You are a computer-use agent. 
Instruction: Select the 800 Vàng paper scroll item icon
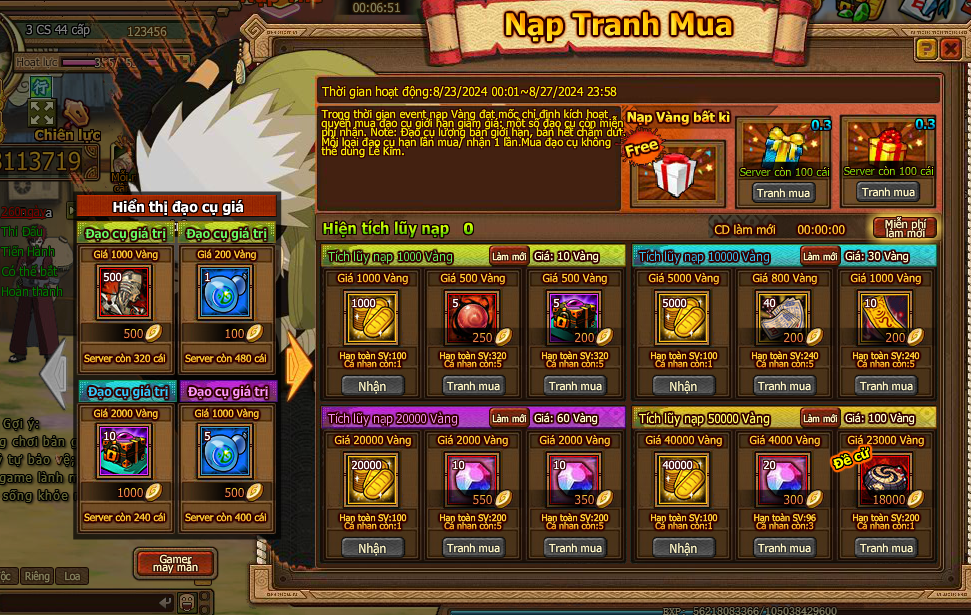(785, 314)
